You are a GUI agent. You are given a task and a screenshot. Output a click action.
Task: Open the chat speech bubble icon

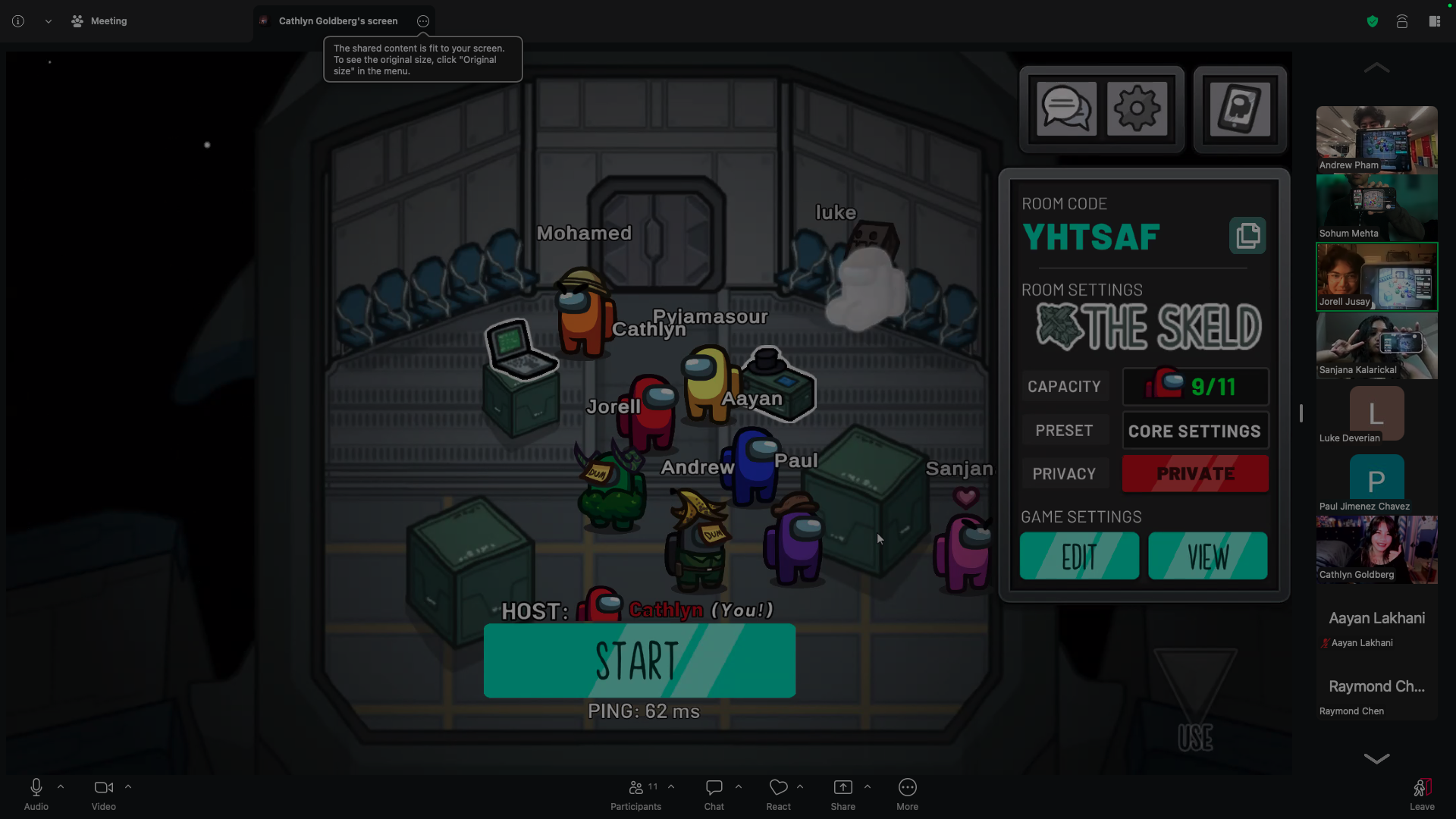(1066, 109)
